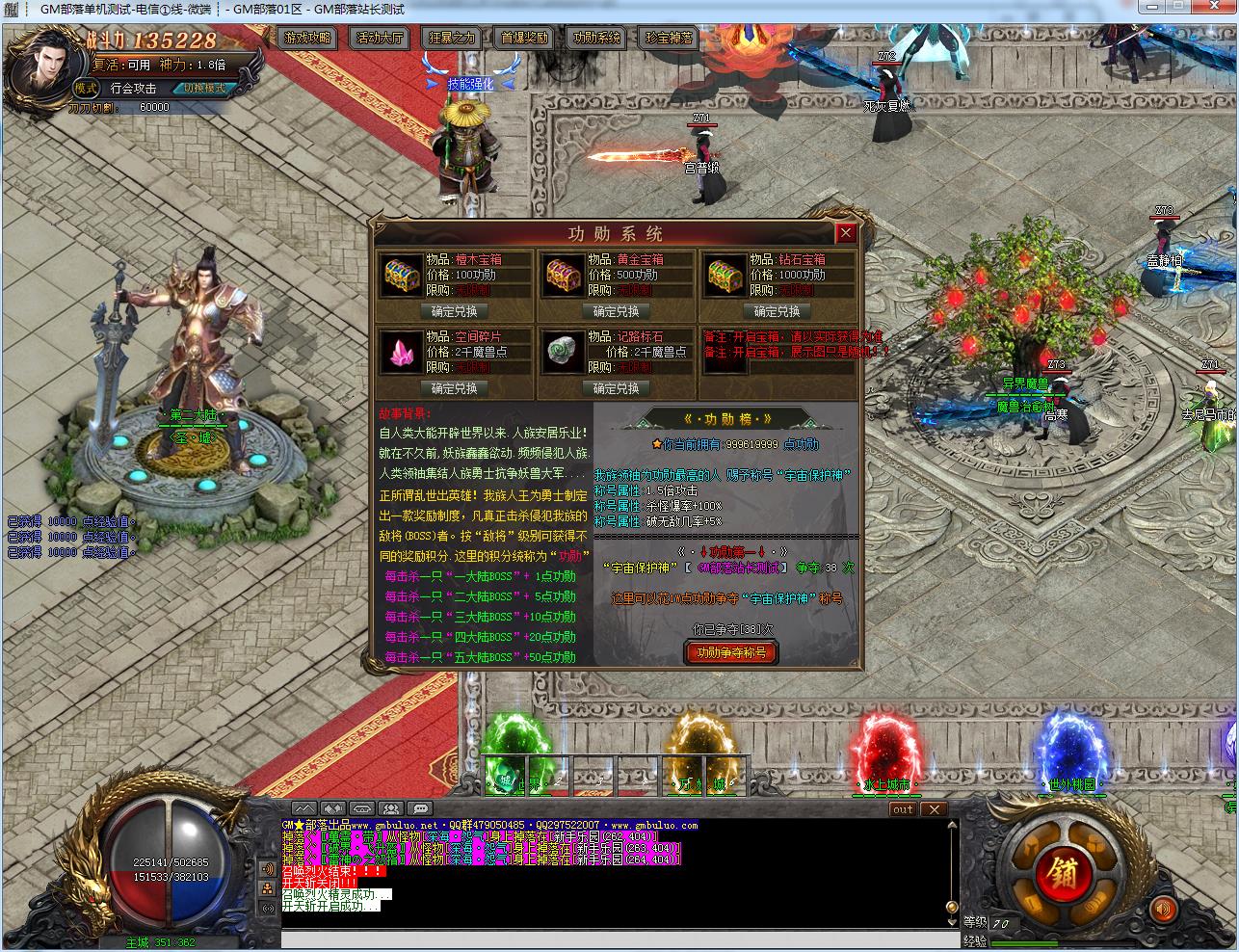Open the 活动大厅 menu

click(380, 39)
